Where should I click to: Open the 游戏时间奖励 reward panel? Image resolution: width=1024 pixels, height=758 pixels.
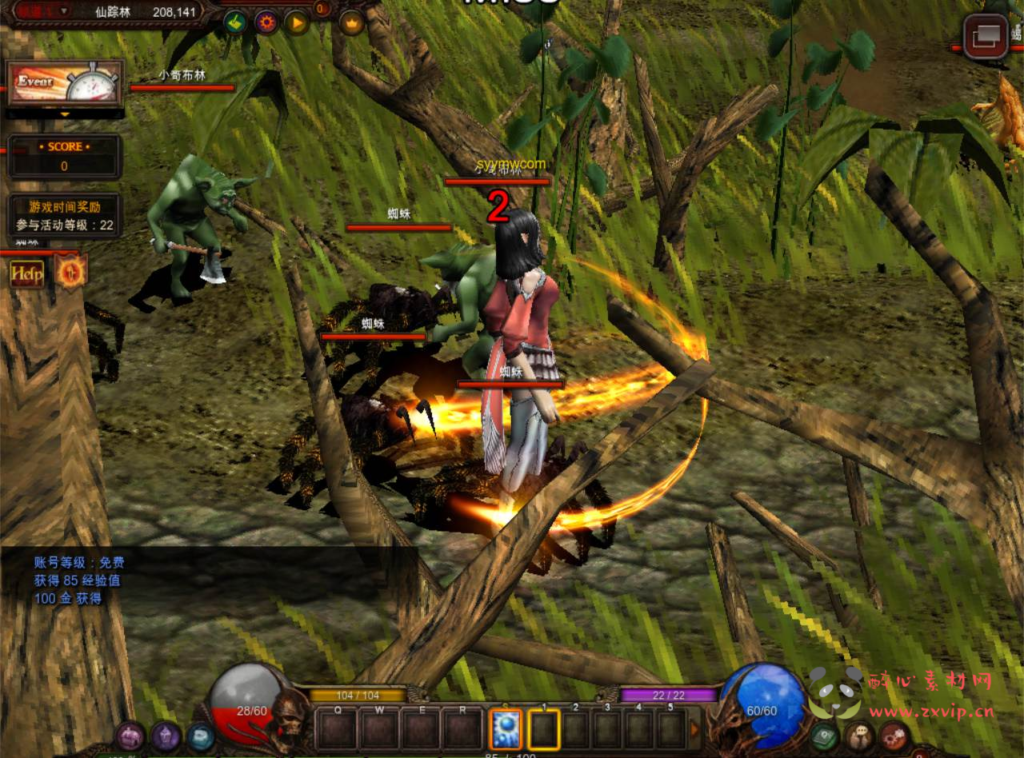click(65, 216)
